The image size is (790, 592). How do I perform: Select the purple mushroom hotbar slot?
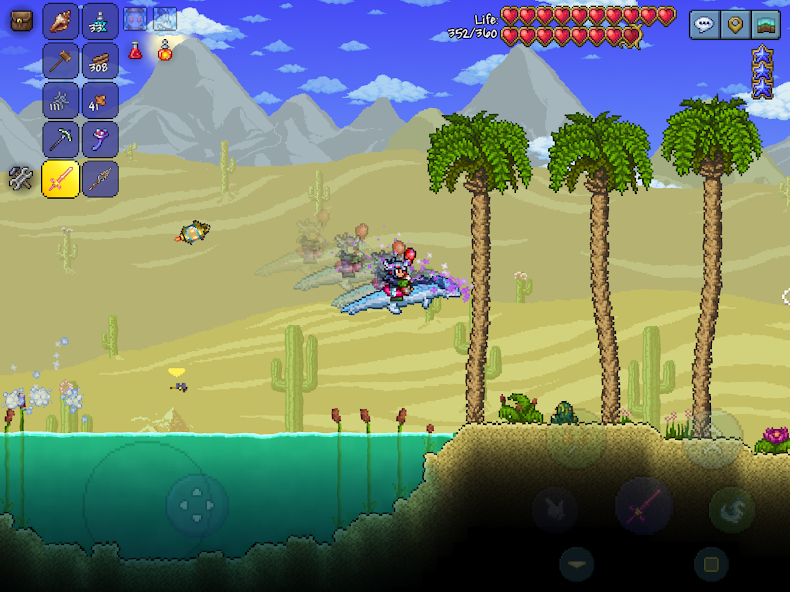tap(100, 139)
